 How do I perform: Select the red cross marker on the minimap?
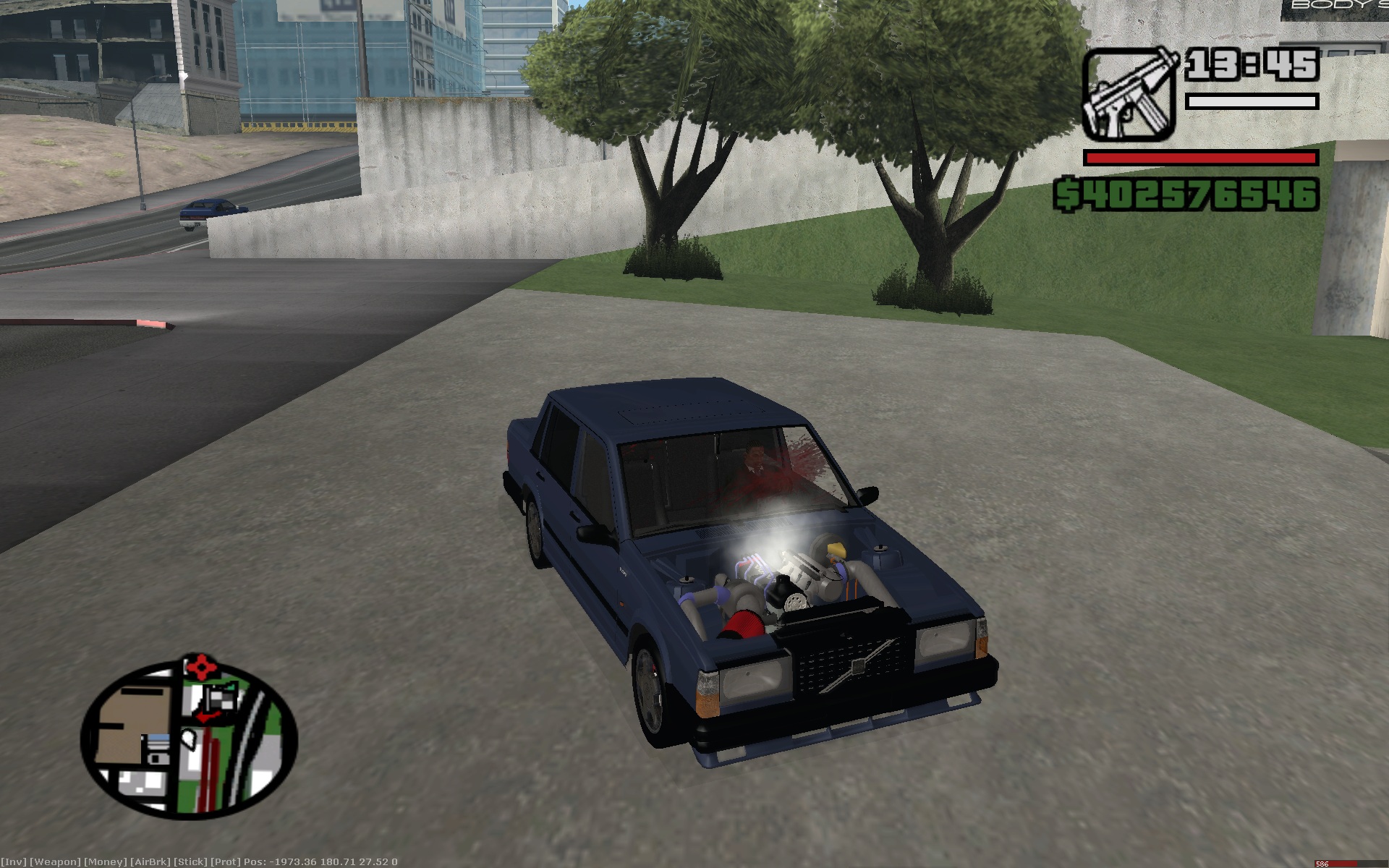pos(202,665)
